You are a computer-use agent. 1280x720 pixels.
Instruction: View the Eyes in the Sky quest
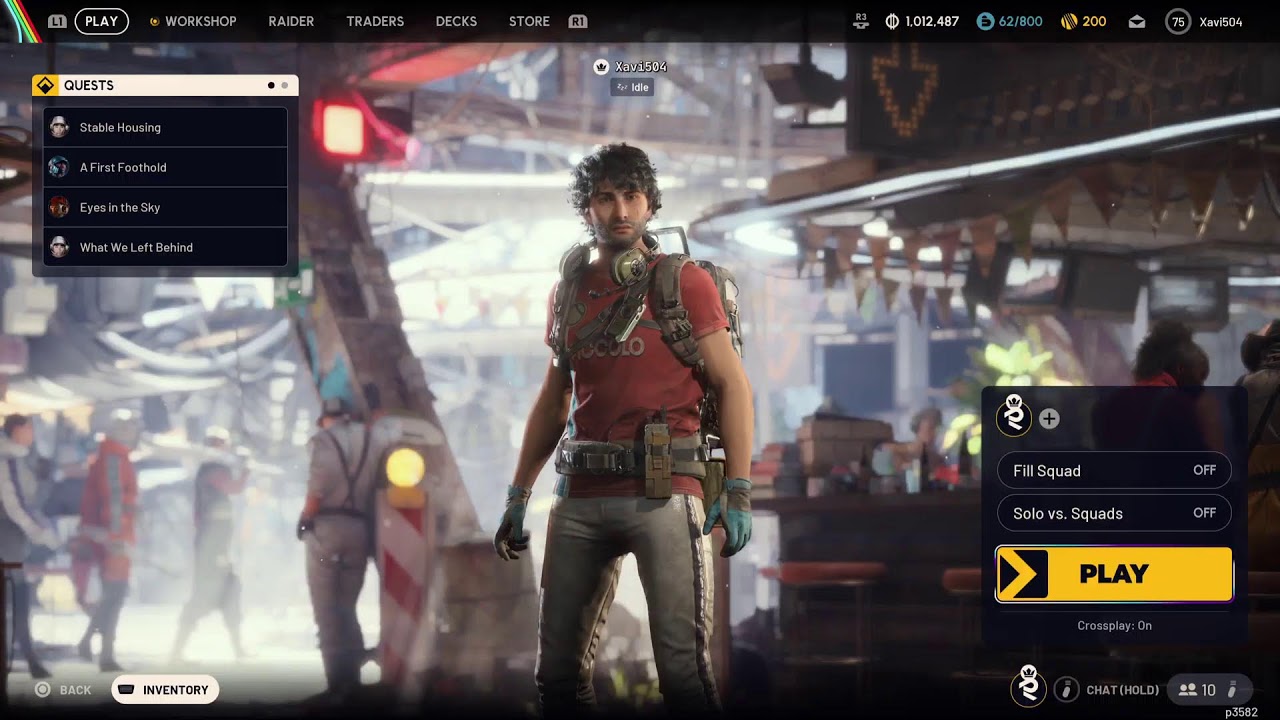pyautogui.click(x=165, y=207)
